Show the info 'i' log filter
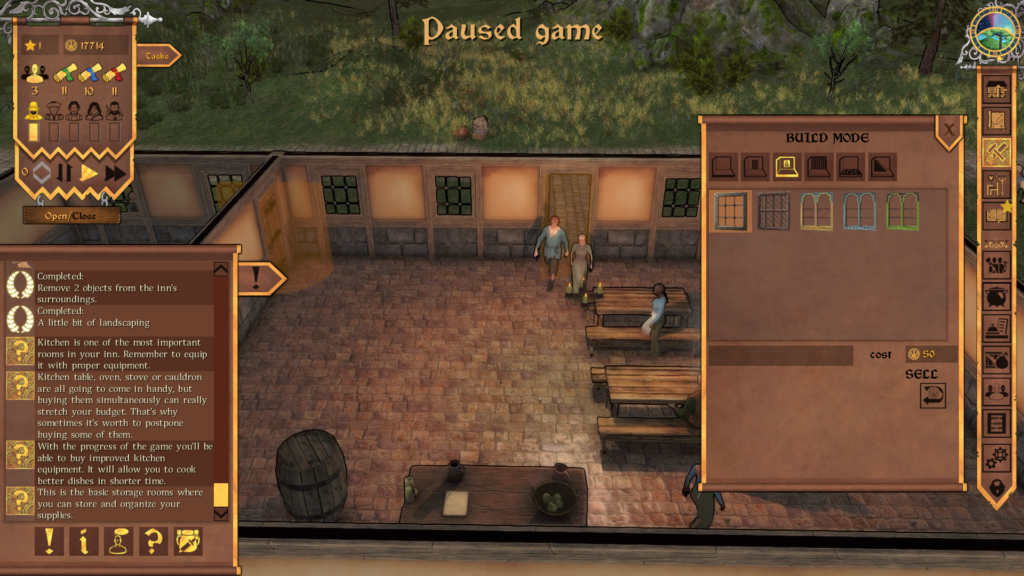Viewport: 1024px width, 576px height. pos(84,541)
